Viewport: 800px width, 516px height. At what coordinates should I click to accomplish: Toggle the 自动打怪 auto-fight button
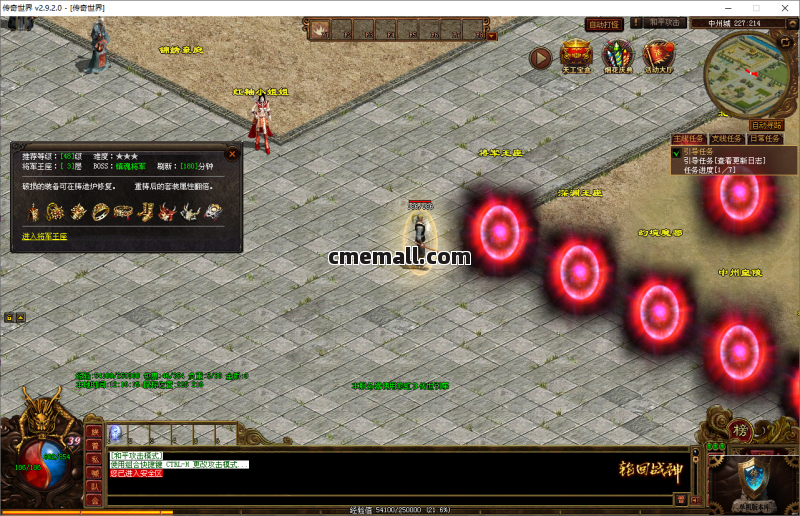click(604, 25)
